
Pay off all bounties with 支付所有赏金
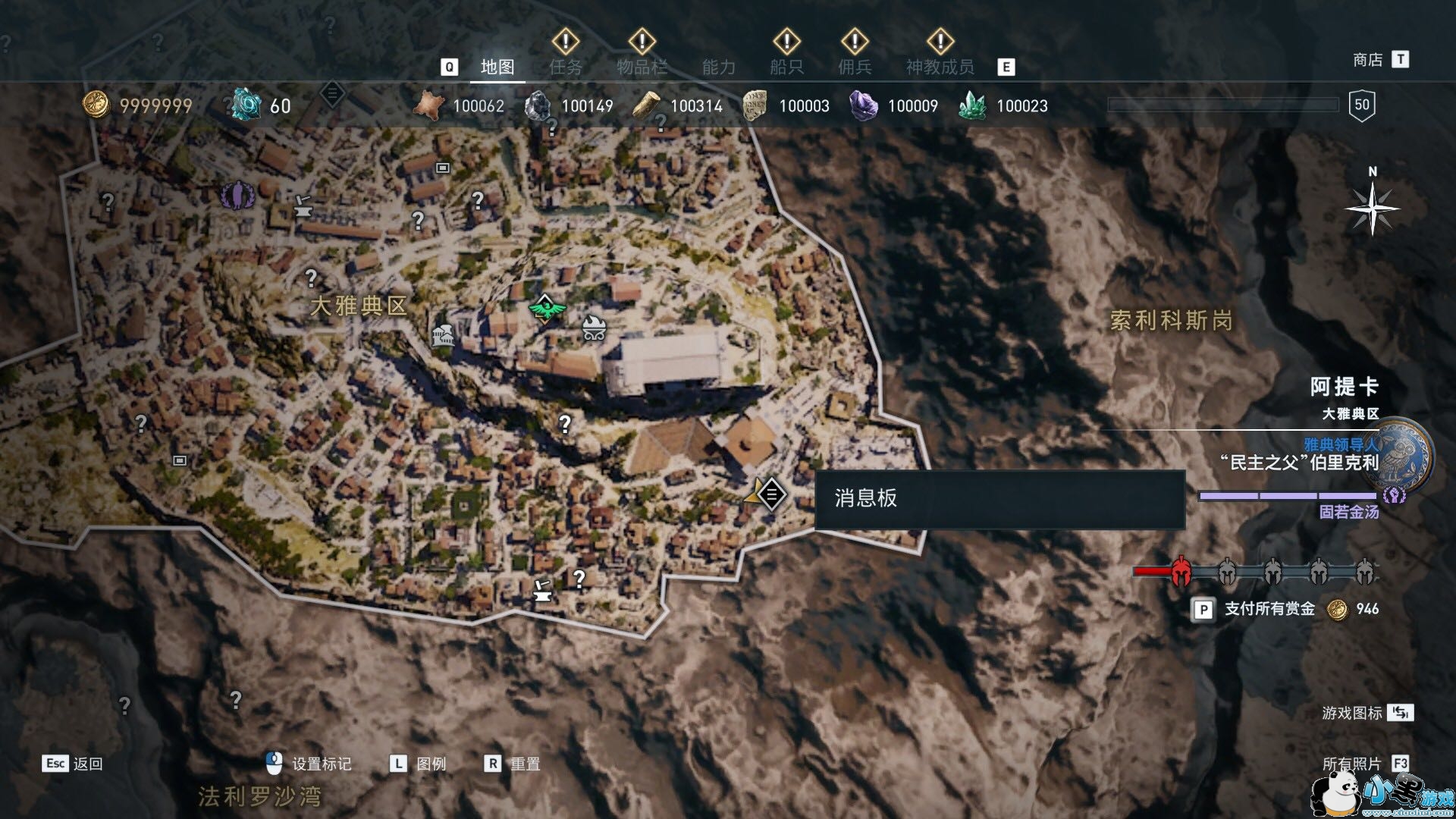pyautogui.click(x=1269, y=609)
